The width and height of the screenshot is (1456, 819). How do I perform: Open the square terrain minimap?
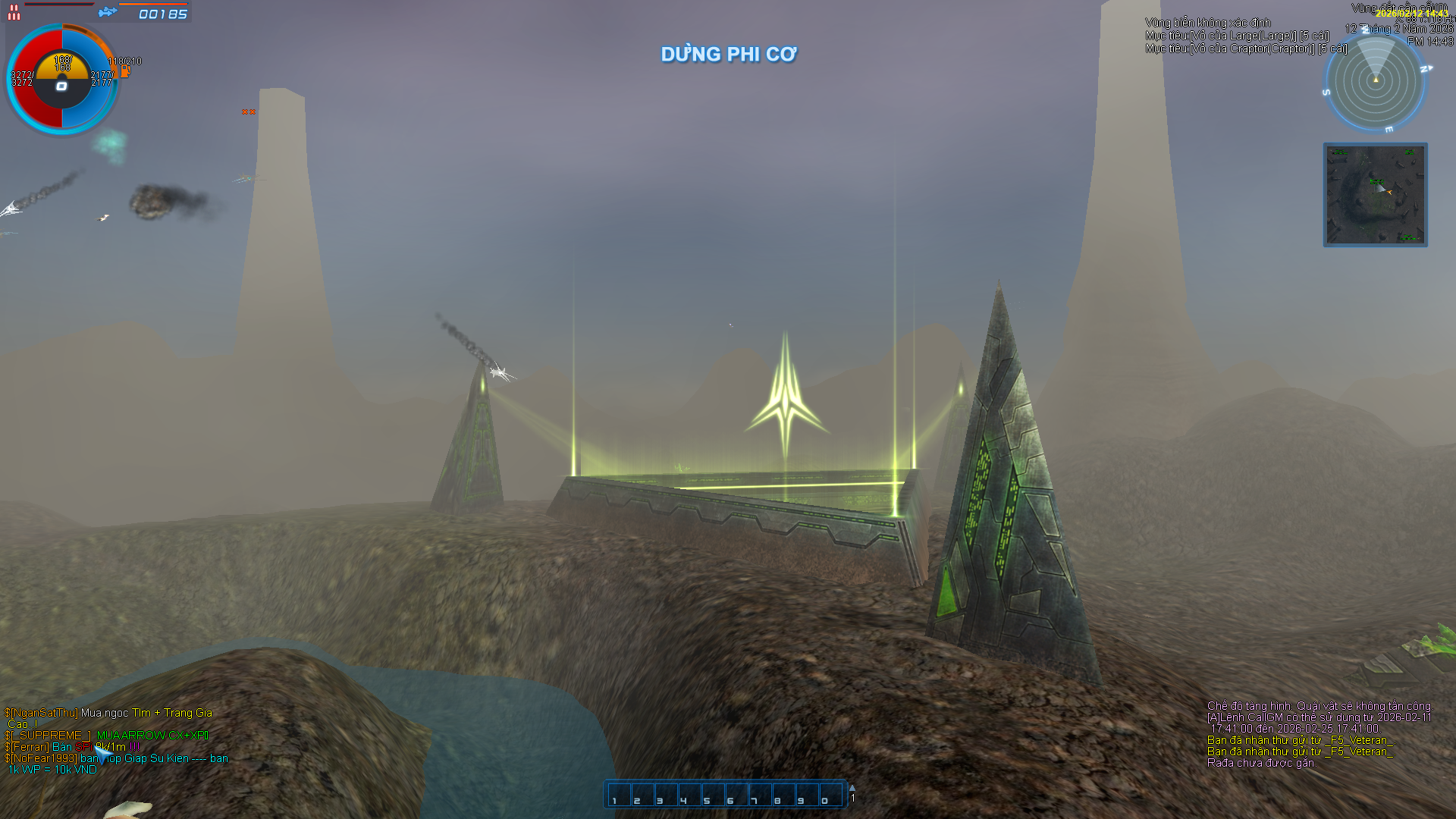(x=1375, y=195)
